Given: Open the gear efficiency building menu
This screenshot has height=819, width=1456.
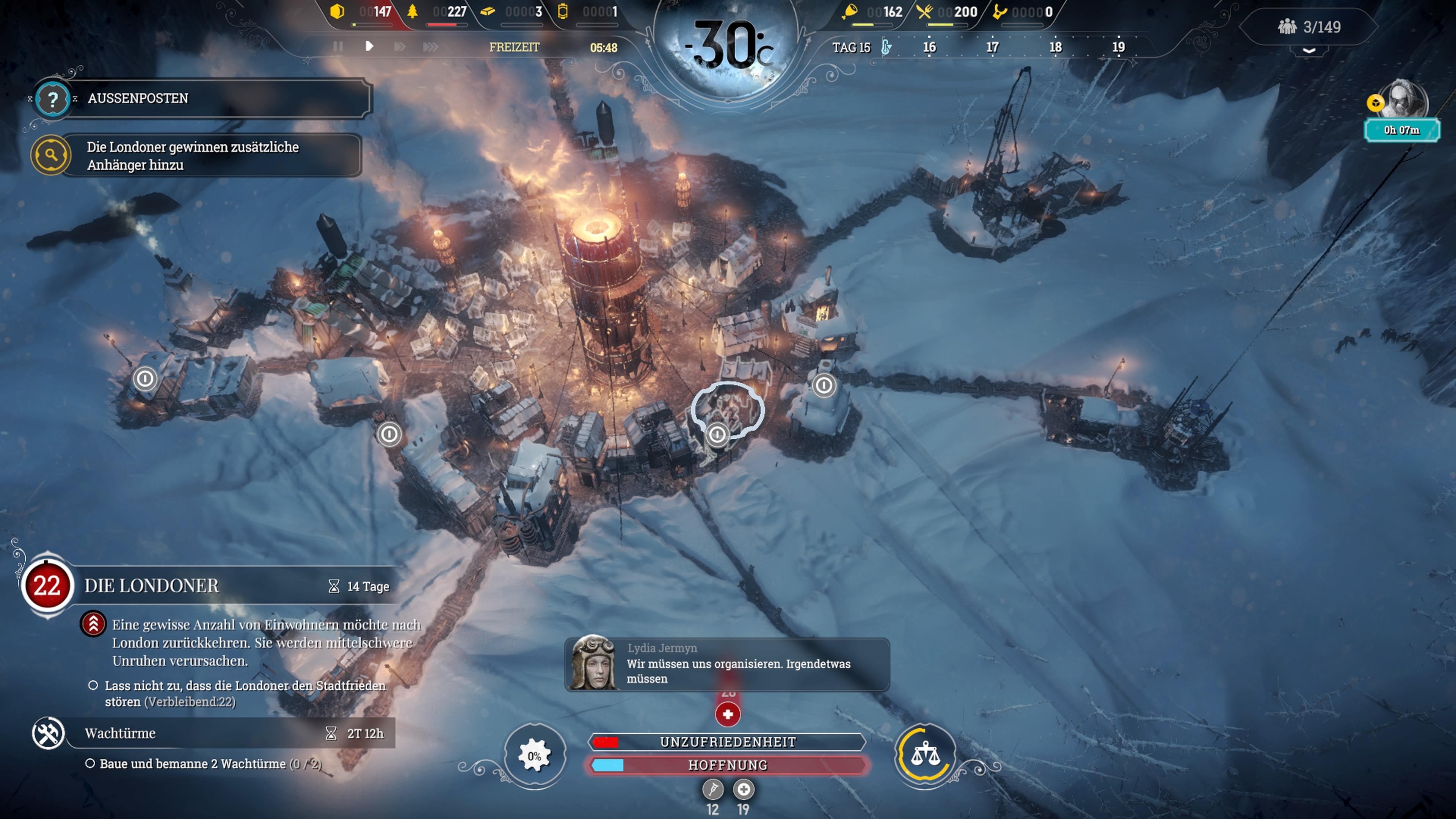Looking at the screenshot, I should tap(534, 756).
